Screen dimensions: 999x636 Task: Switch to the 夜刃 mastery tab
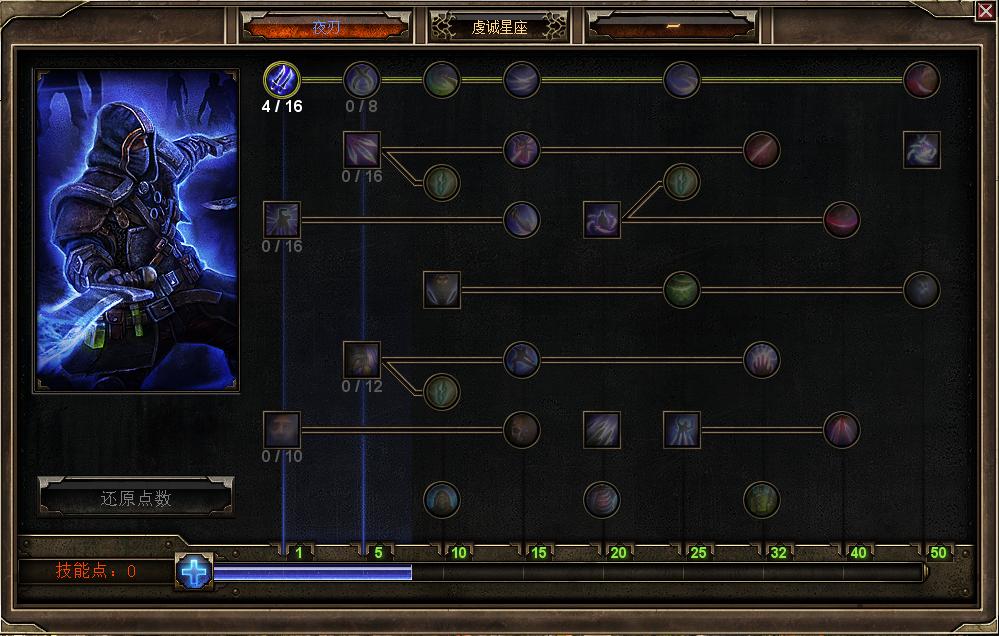pyautogui.click(x=326, y=27)
